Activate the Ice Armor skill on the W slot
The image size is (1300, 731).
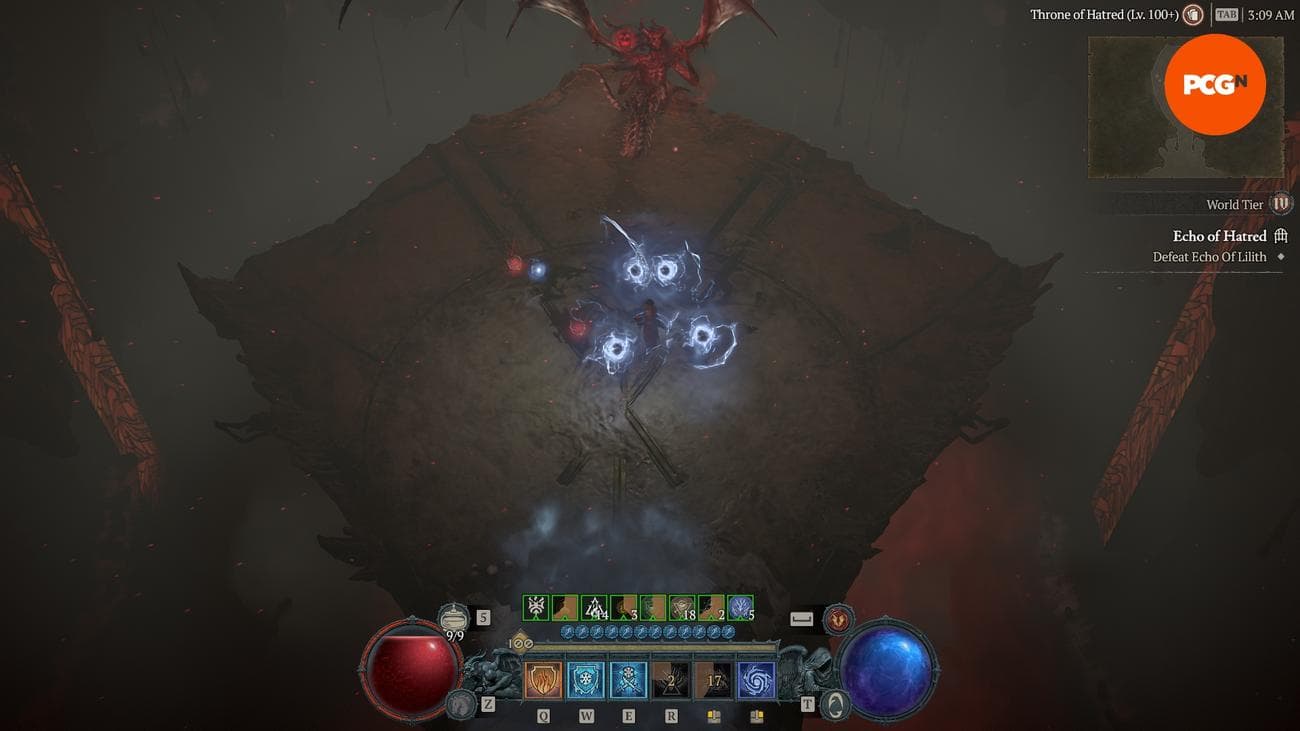tap(586, 678)
